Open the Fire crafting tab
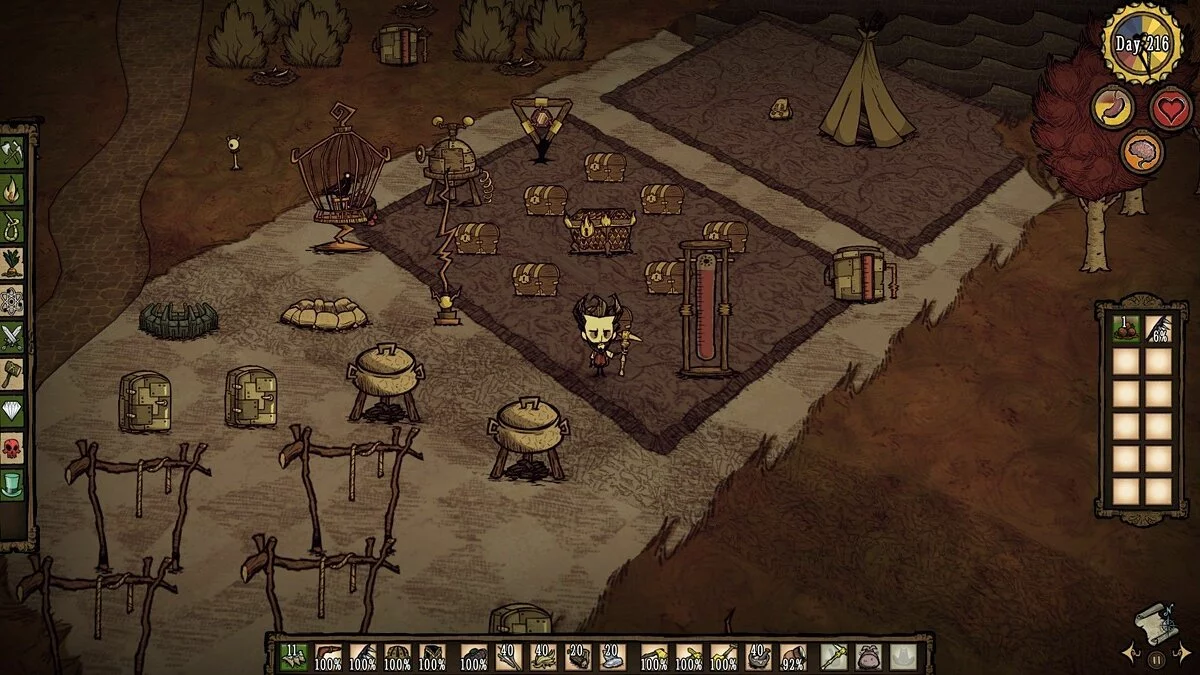Viewport: 1200px width, 675px height. tap(13, 189)
